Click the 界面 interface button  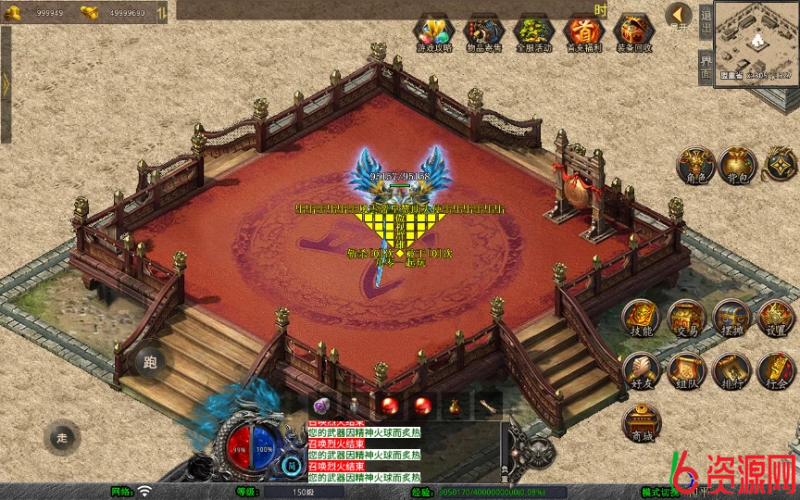(706, 64)
